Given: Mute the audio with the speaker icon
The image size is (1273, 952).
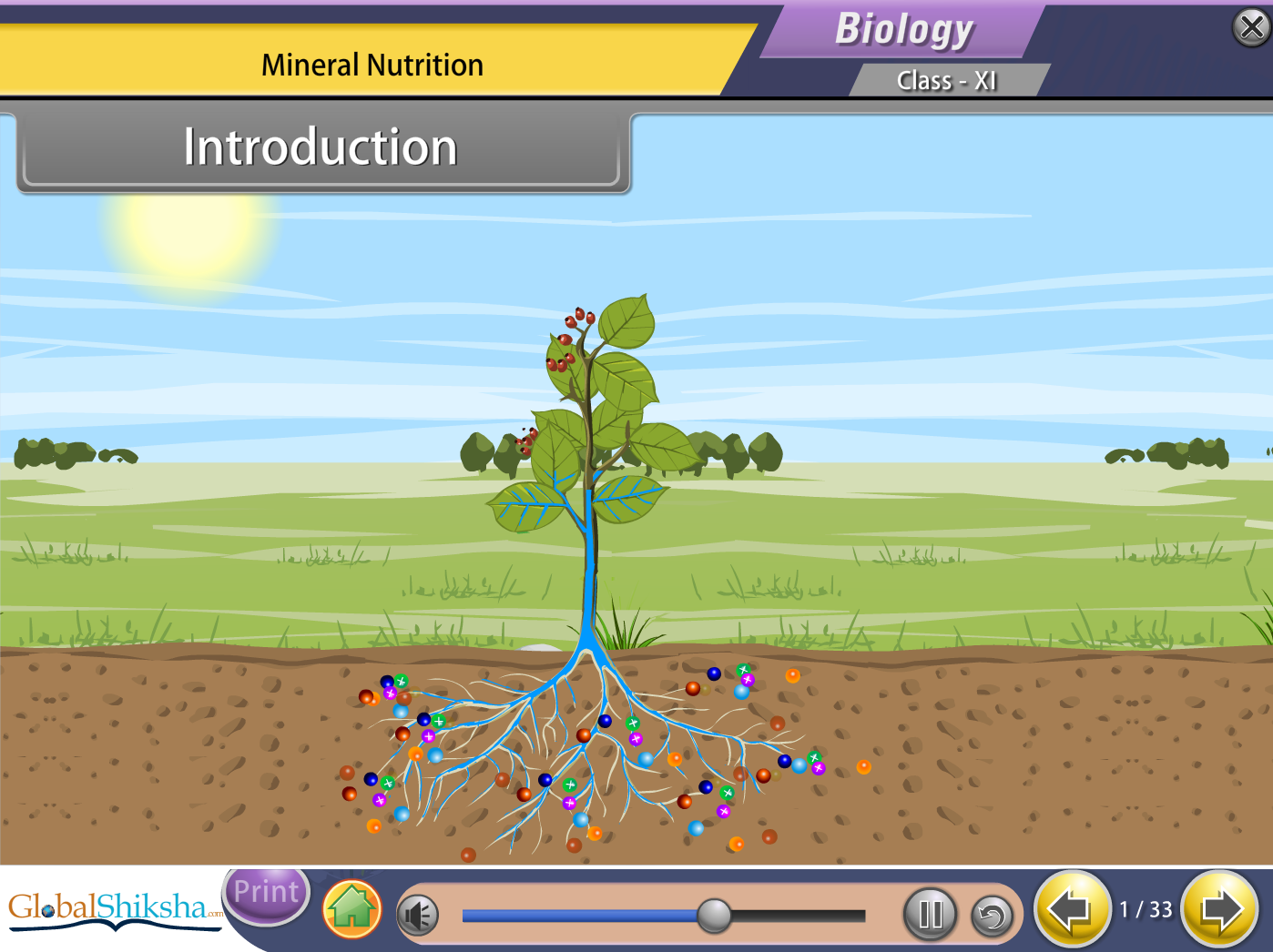Looking at the screenshot, I should [418, 915].
